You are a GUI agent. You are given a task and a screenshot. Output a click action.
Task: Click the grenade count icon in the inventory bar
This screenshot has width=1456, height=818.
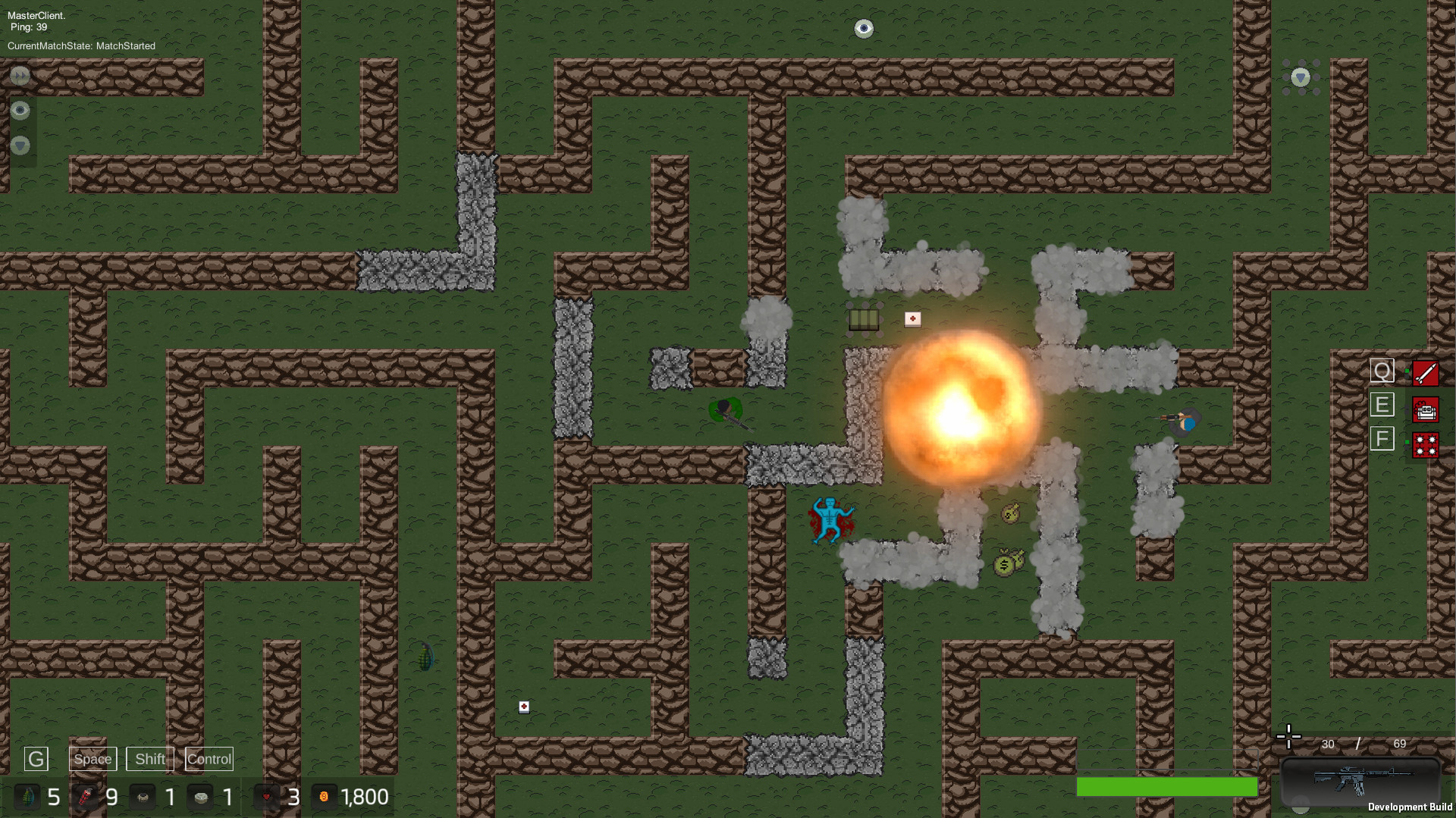pos(28,797)
